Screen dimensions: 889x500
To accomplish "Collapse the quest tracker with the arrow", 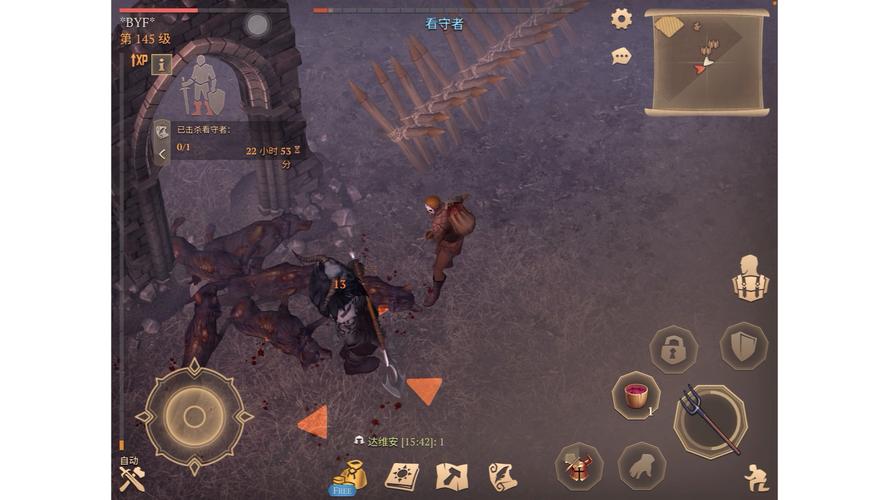I will click(162, 154).
